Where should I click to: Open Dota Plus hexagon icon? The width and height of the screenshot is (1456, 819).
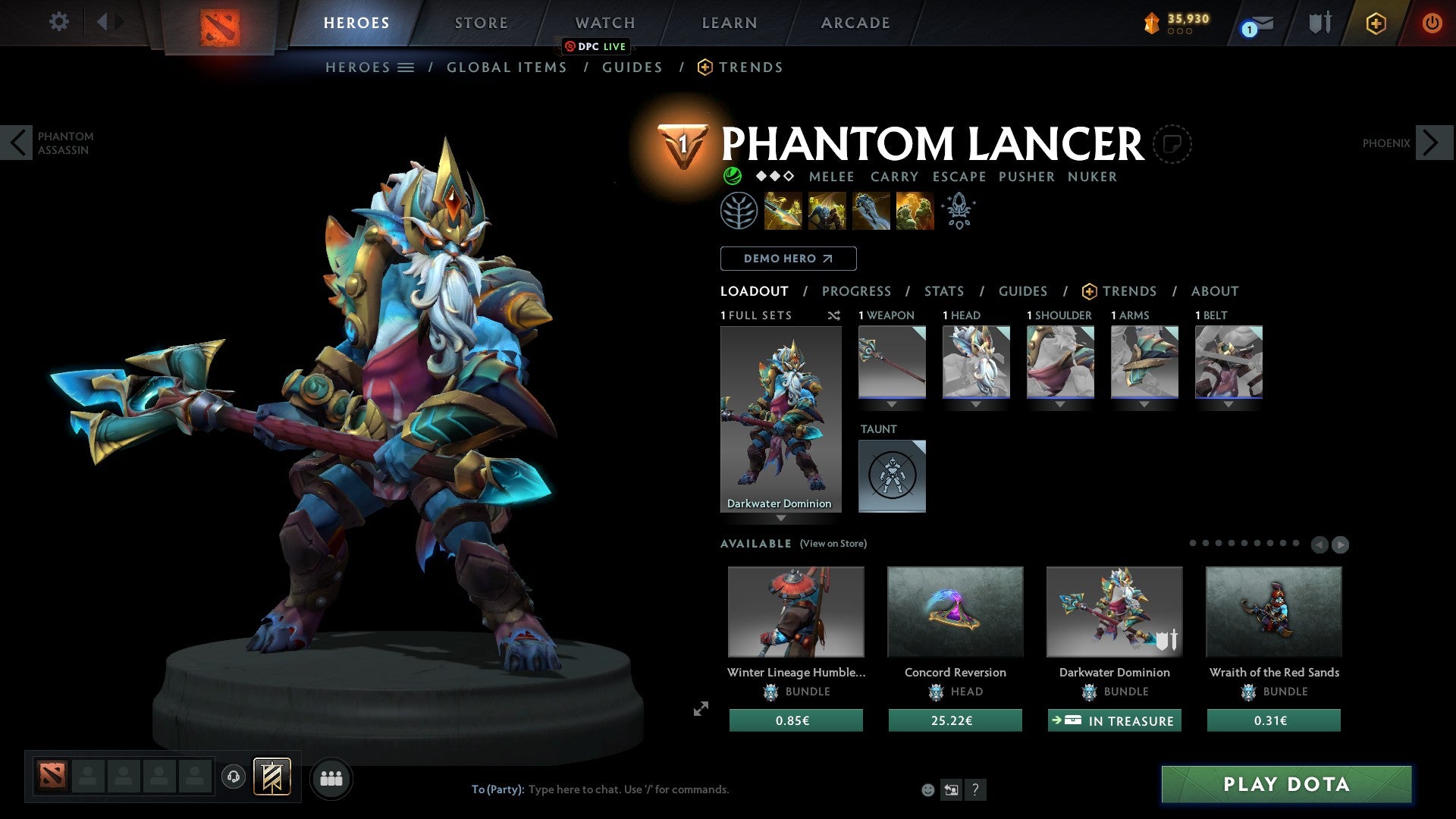(1375, 24)
